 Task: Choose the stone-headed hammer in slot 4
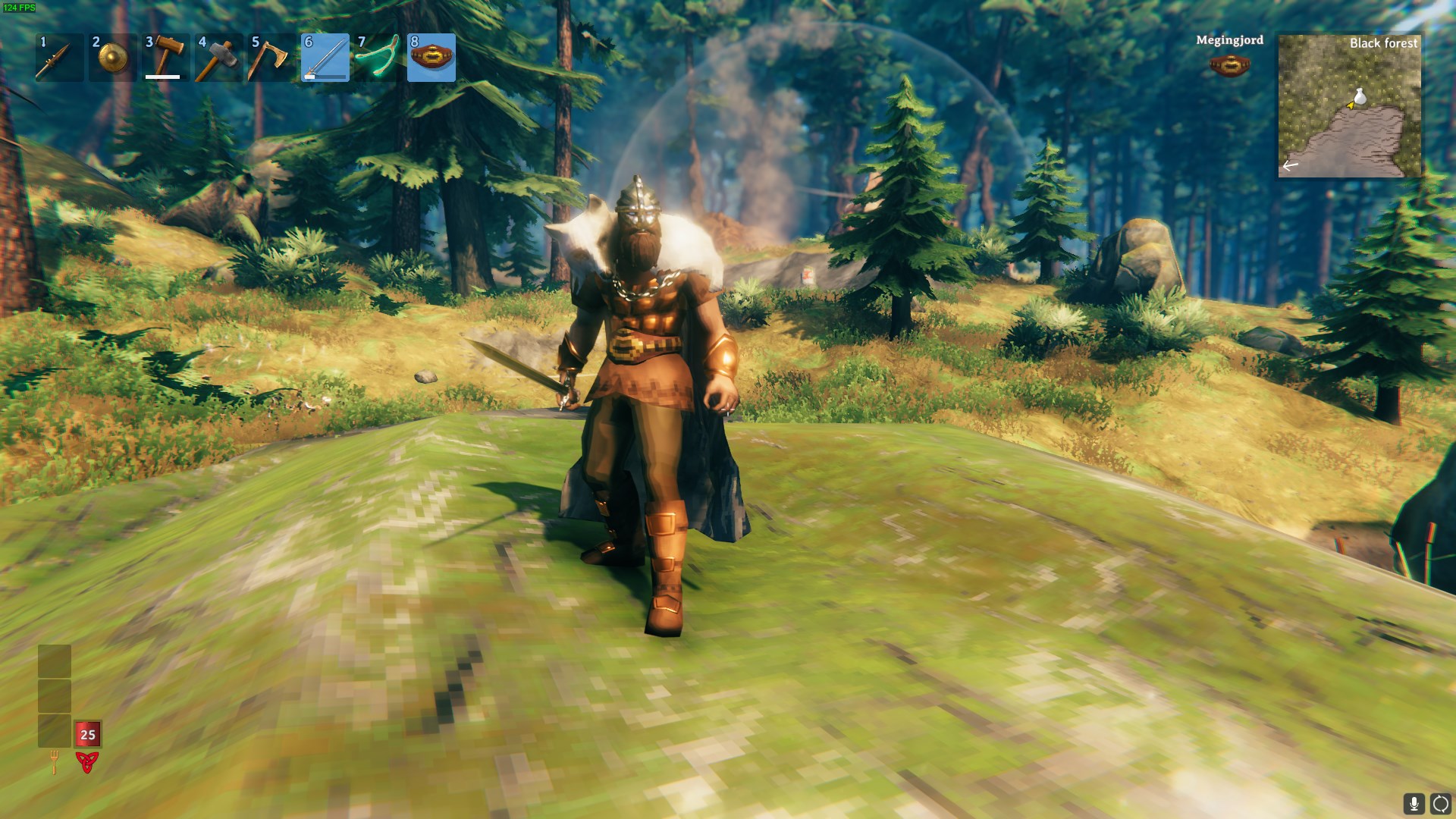click(219, 58)
